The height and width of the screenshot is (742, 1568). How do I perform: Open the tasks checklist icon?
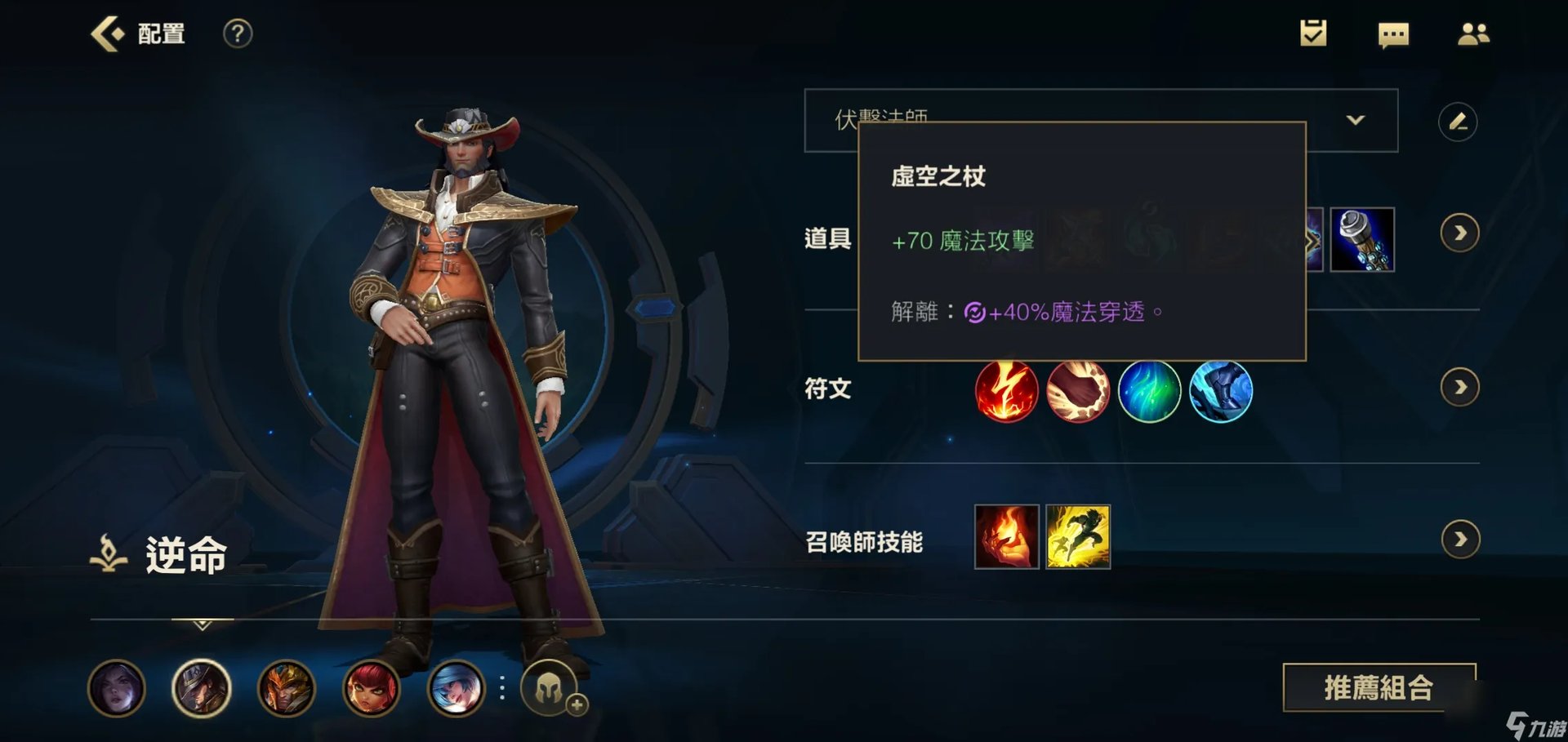(x=1314, y=34)
